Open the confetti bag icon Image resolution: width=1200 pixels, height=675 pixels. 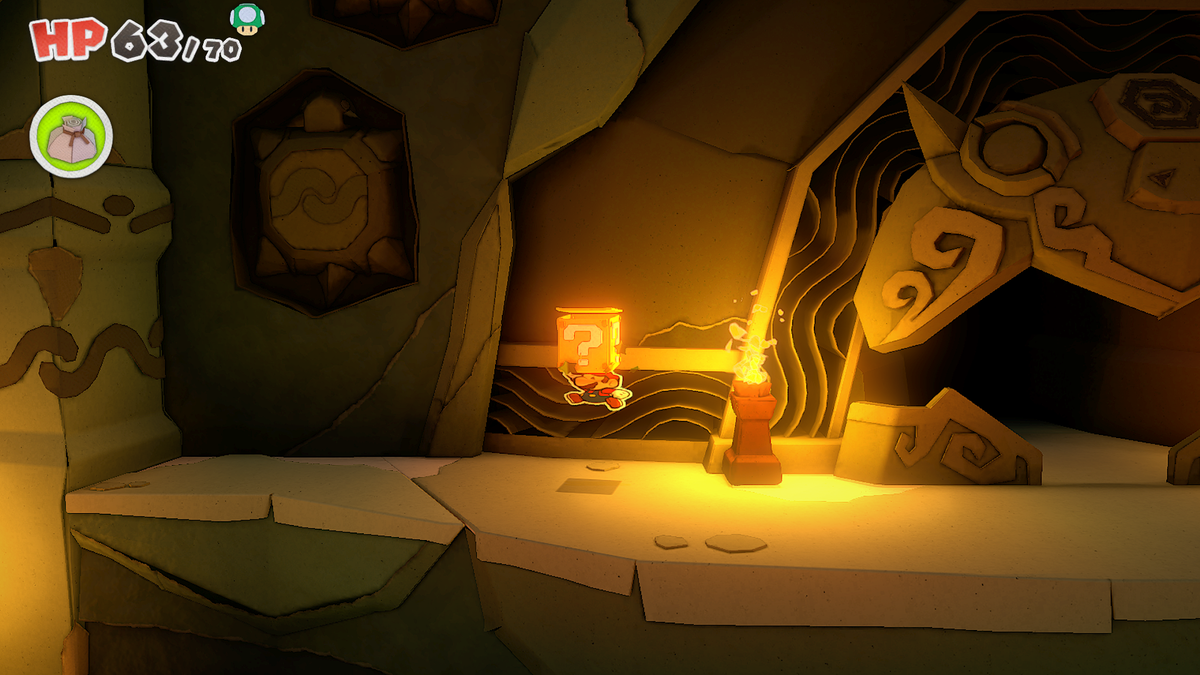pos(71,137)
